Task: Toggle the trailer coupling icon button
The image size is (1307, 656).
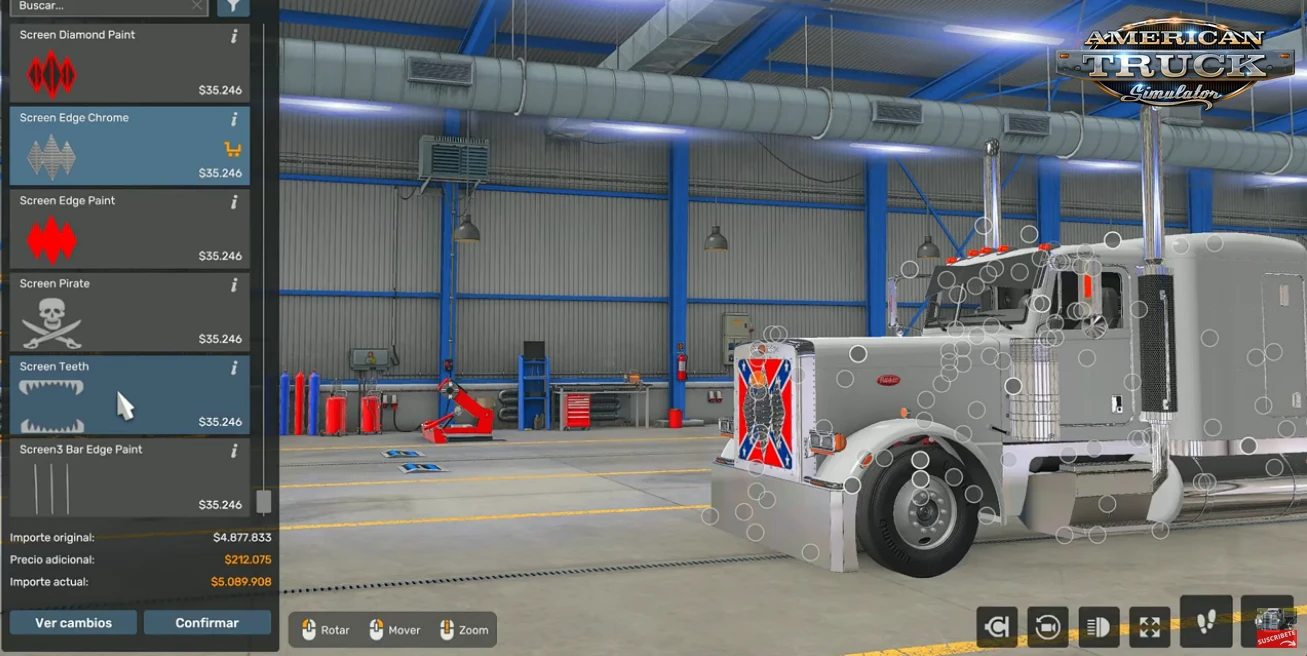Action: point(997,627)
